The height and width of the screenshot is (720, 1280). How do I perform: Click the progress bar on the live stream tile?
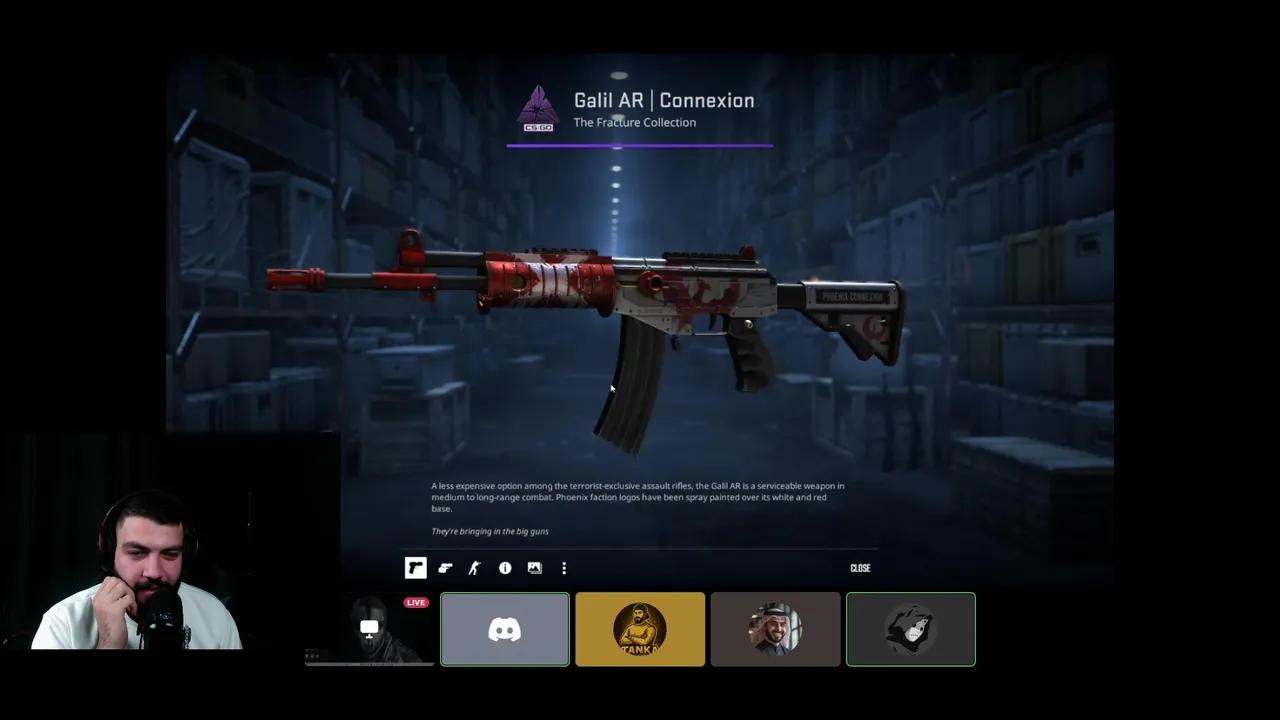point(369,664)
